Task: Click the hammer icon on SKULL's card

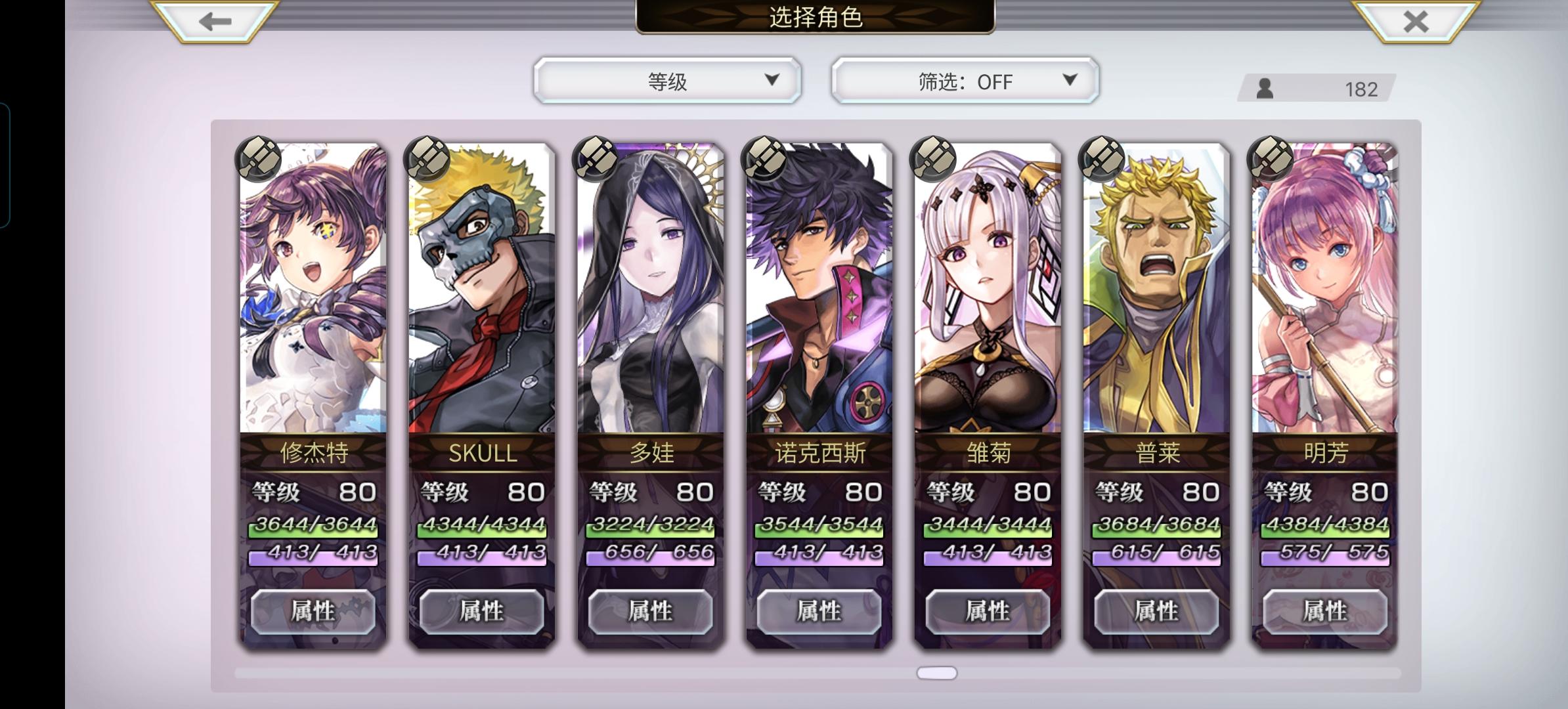Action: pos(427,160)
